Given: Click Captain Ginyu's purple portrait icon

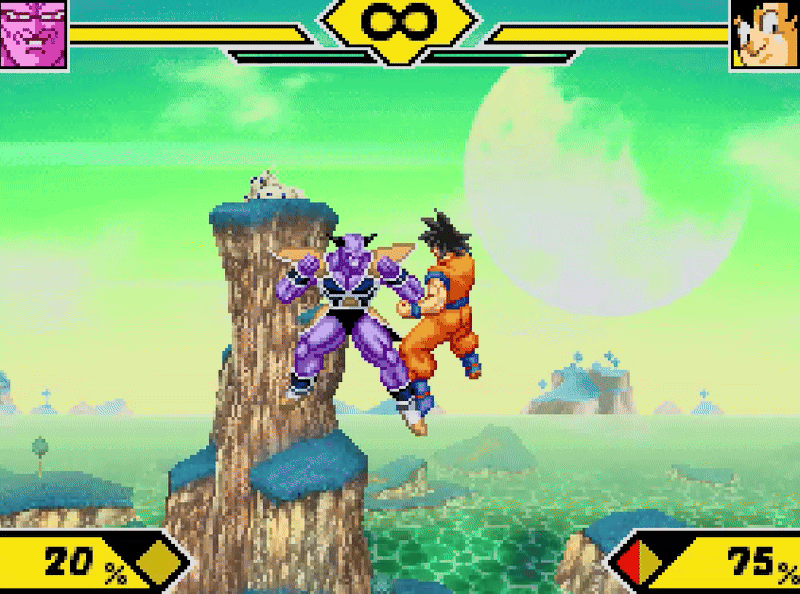Looking at the screenshot, I should tap(33, 33).
